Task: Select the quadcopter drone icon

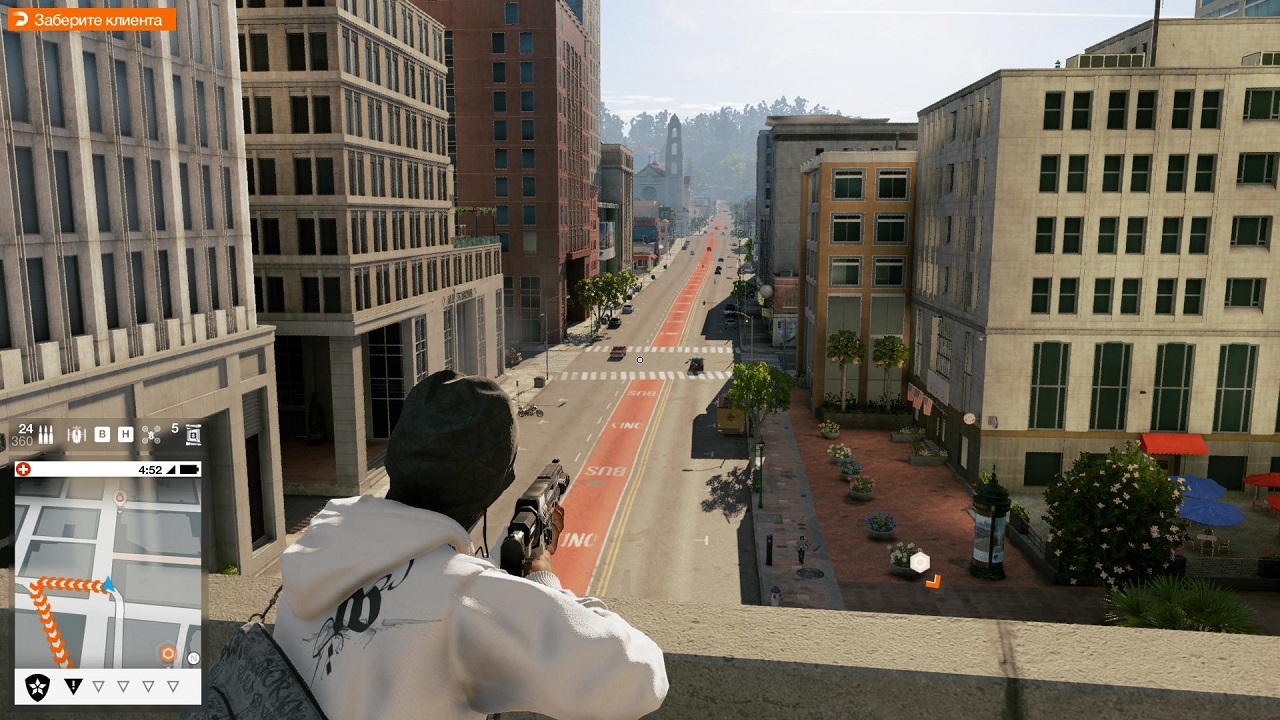Action: point(151,434)
